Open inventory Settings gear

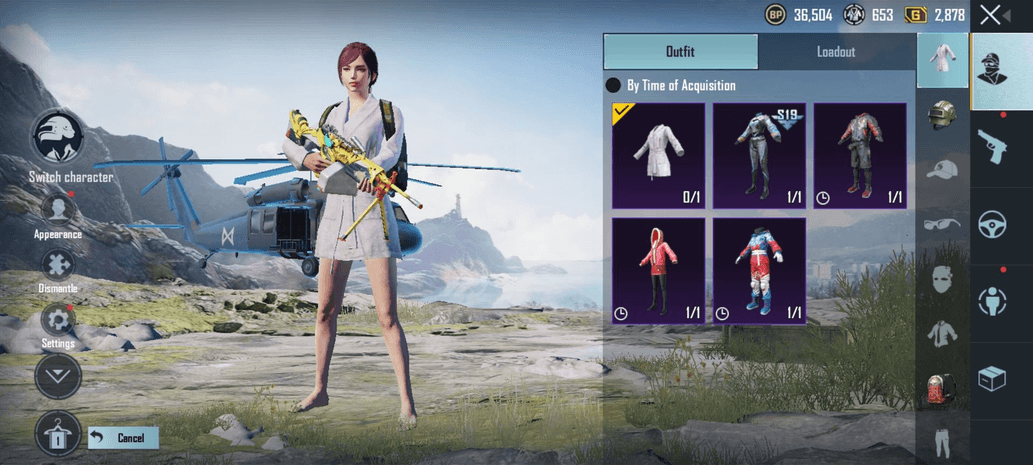58,321
